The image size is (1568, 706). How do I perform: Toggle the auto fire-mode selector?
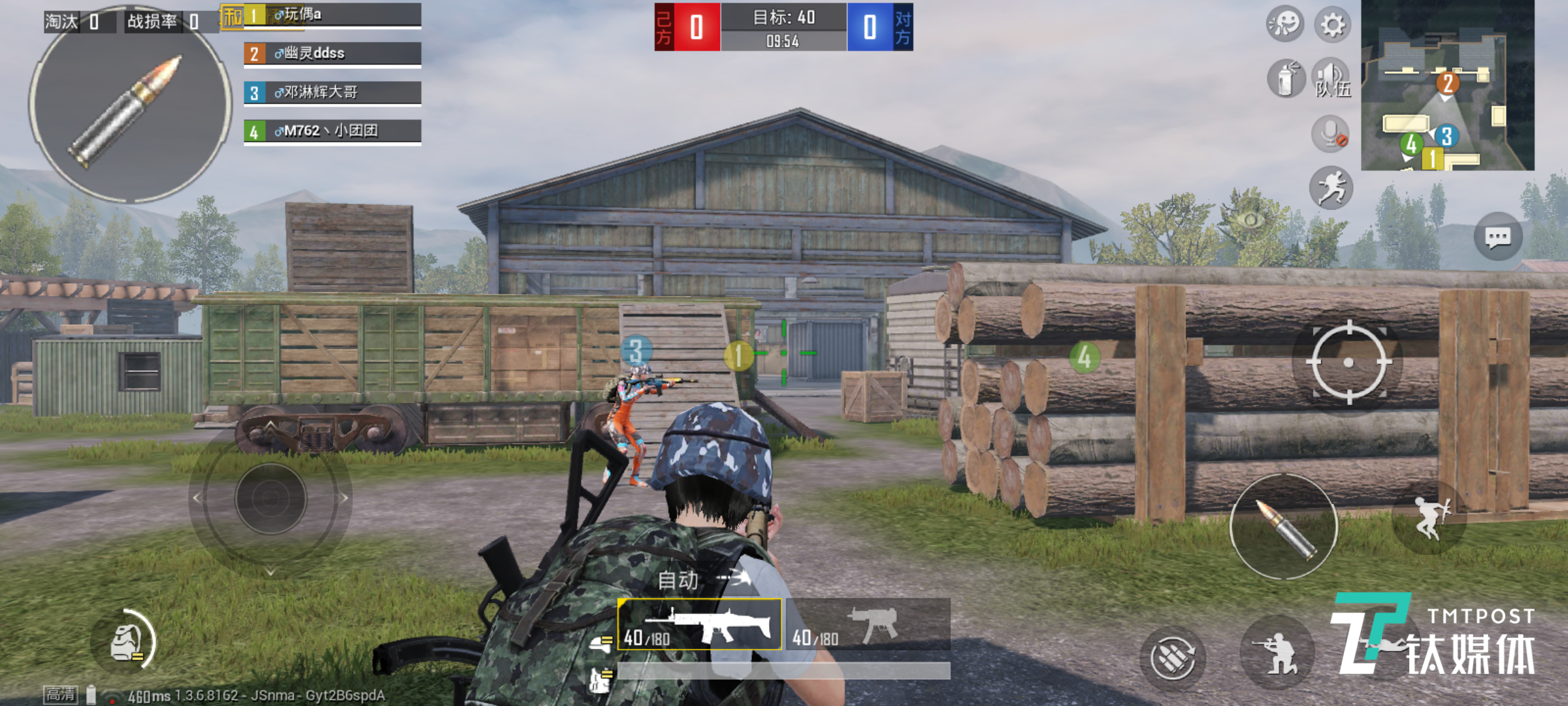click(703, 579)
